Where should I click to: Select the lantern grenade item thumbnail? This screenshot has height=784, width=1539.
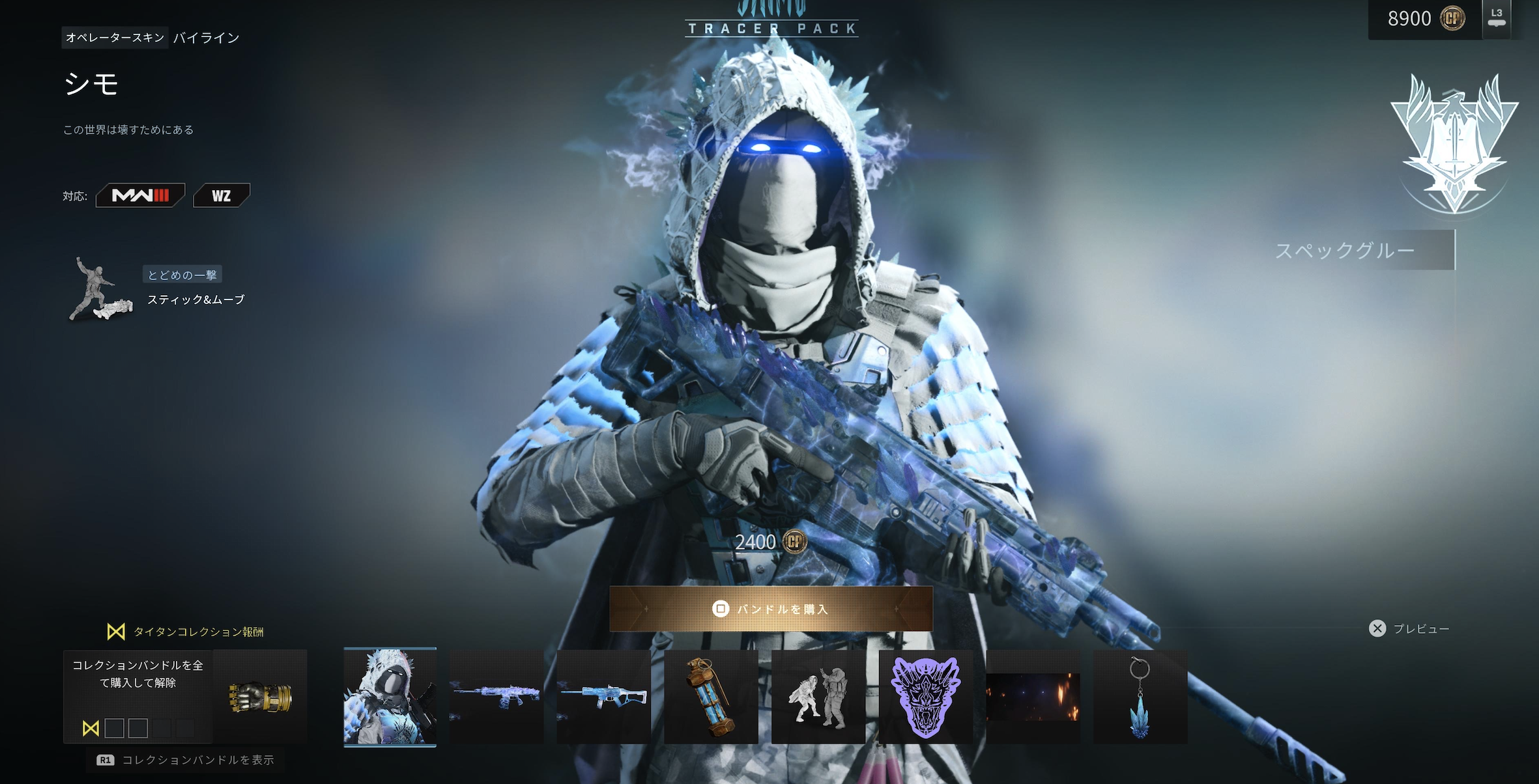(711, 696)
